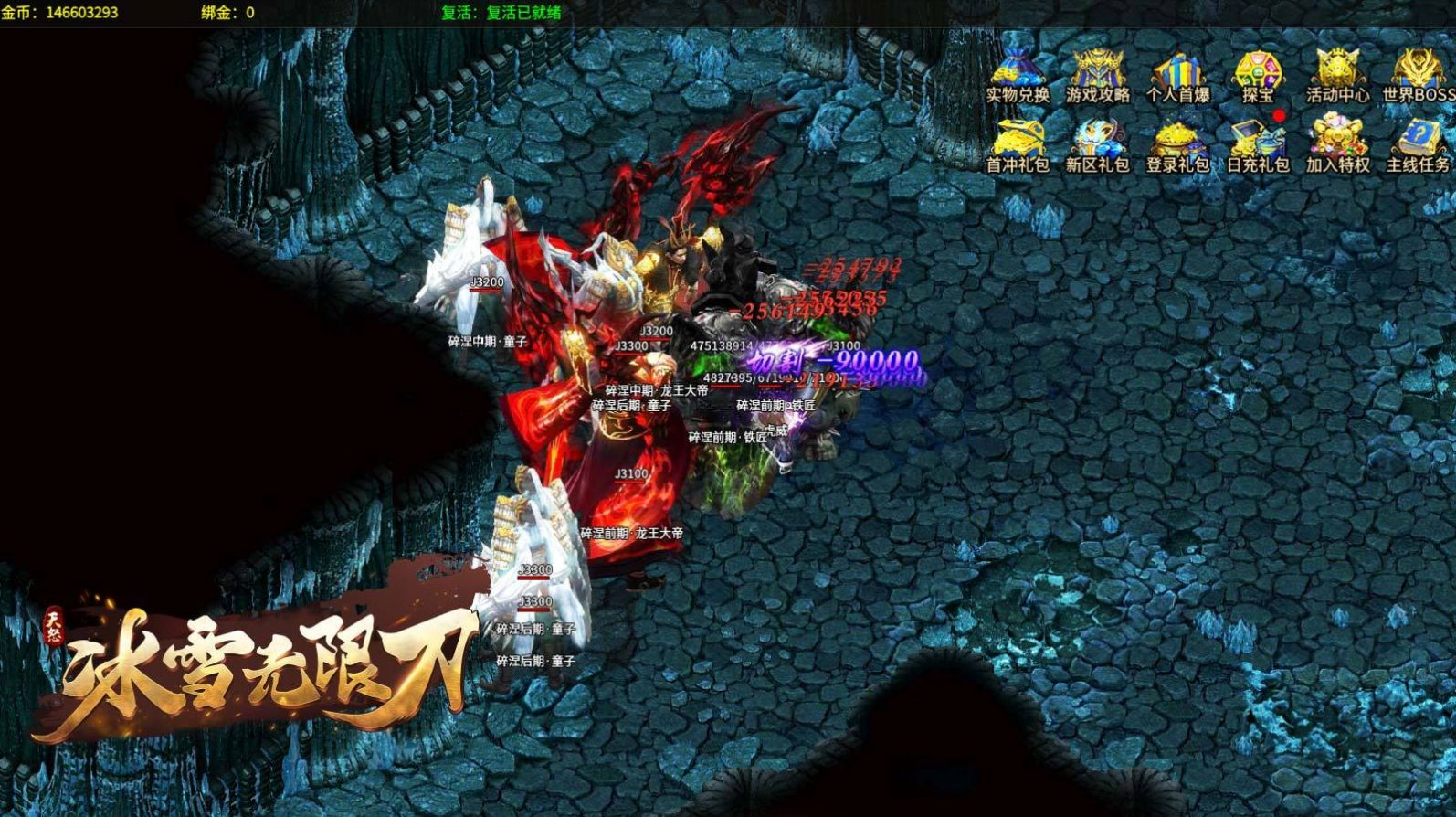Open the 游戏攻略 game guide
This screenshot has width=1456, height=817.
click(1097, 73)
